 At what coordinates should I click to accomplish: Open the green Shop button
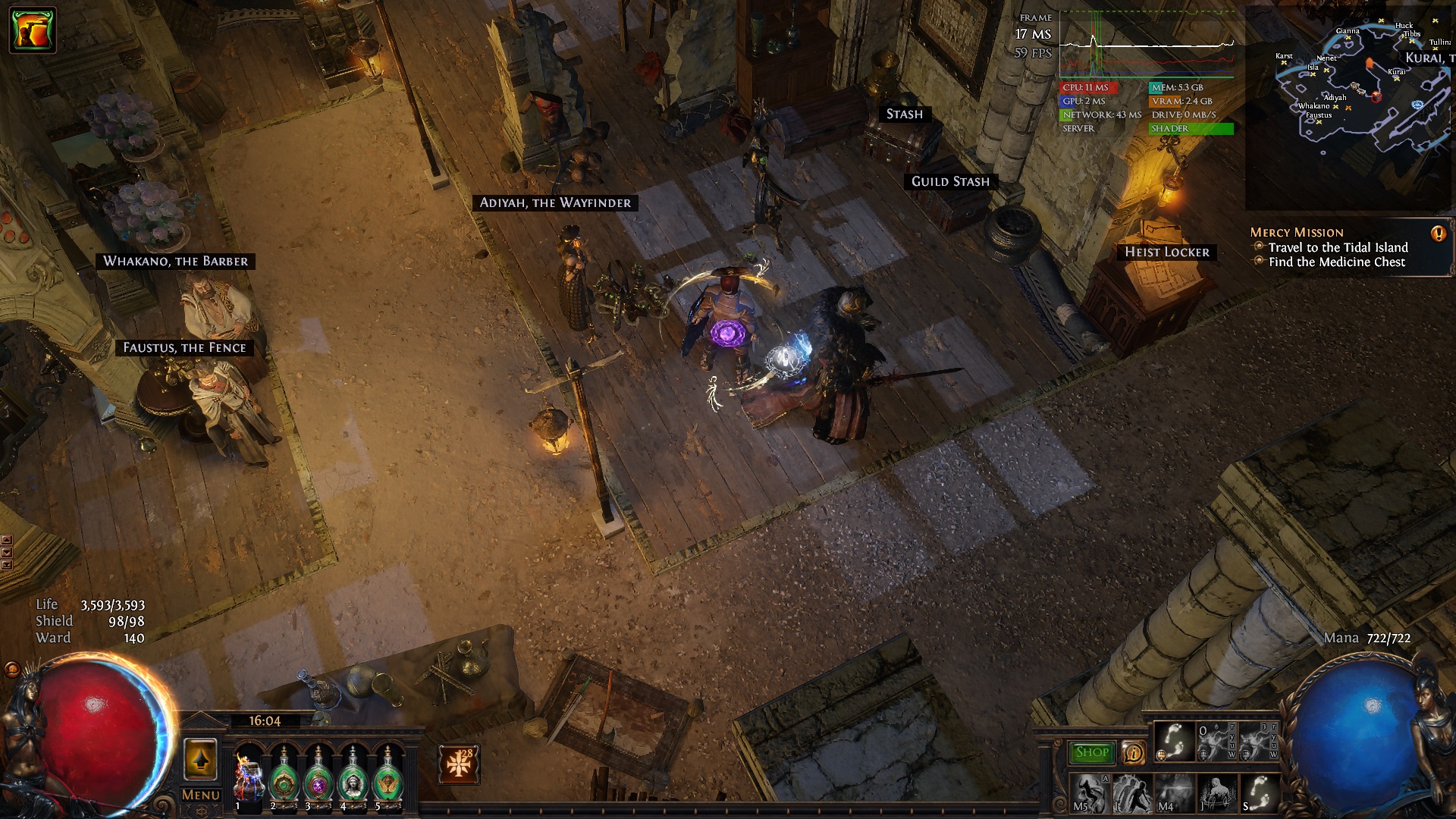(x=1091, y=752)
